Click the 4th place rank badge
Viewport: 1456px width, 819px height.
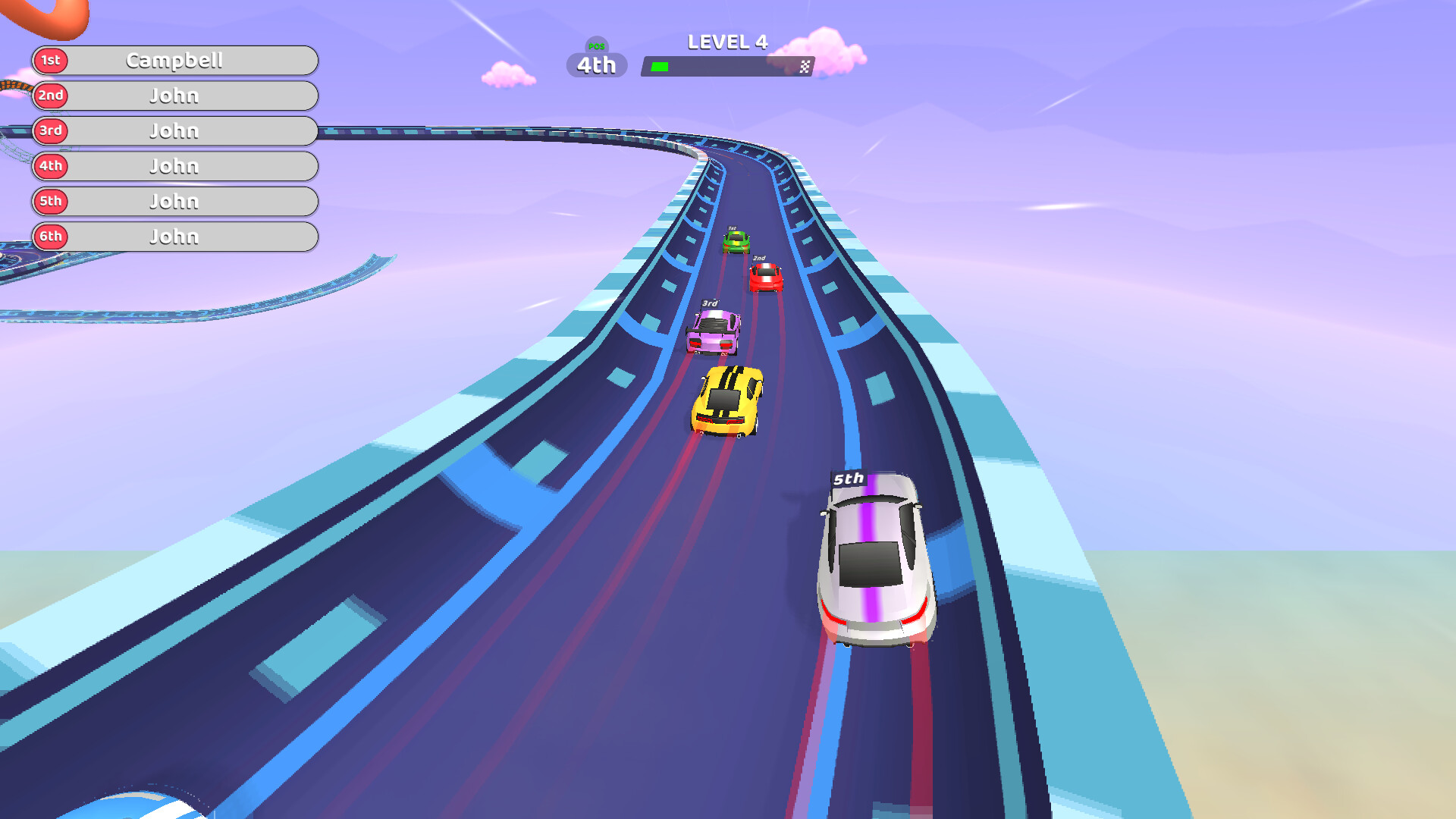click(x=50, y=166)
